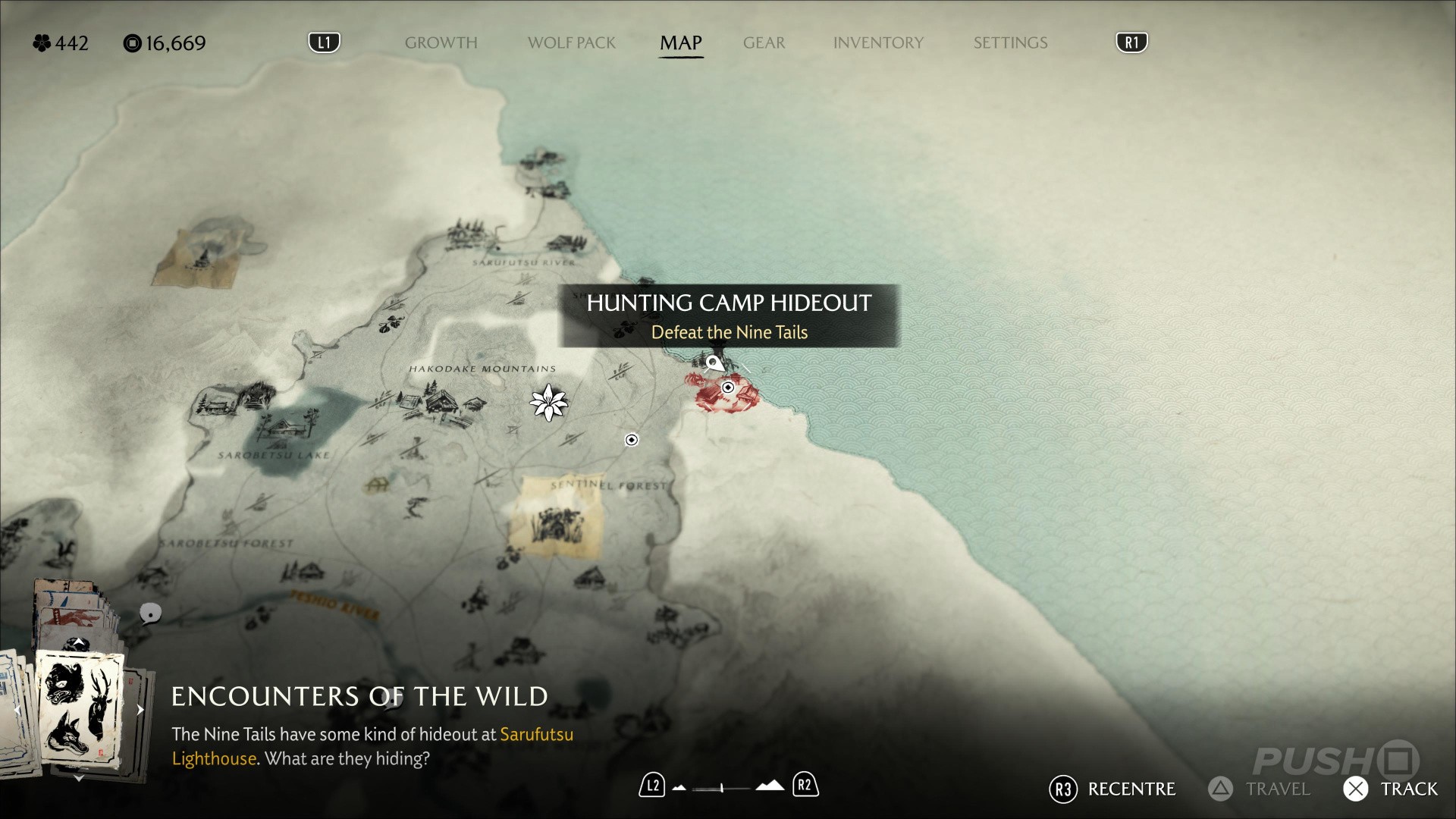Screen dimensions: 1456x819
Task: Click the map zoom level slider
Action: coord(721,788)
